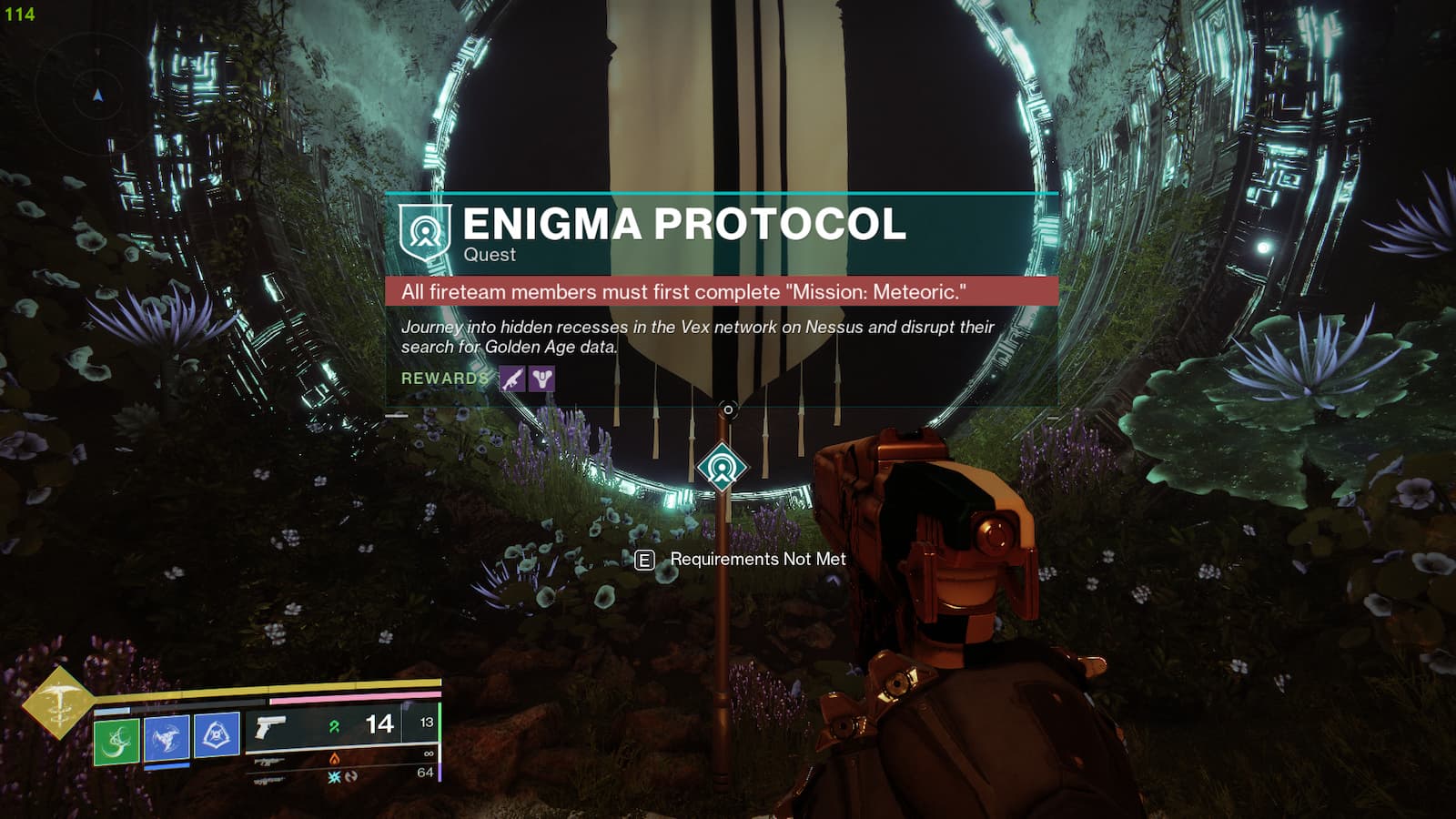Select the equipped sidearm weapon icon
The height and width of the screenshot is (819, 1456).
pyautogui.click(x=271, y=728)
